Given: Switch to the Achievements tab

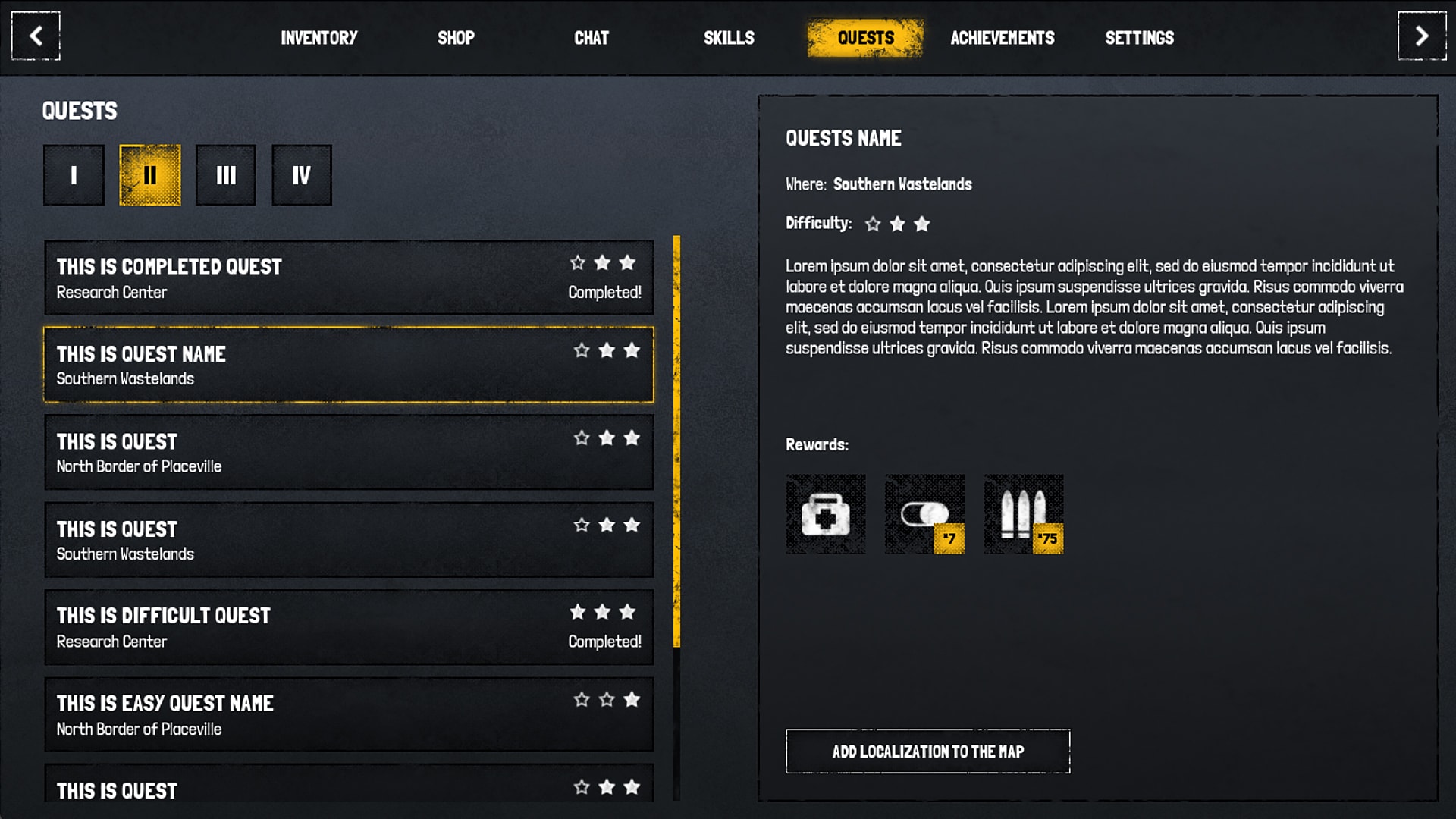Looking at the screenshot, I should (x=1003, y=37).
